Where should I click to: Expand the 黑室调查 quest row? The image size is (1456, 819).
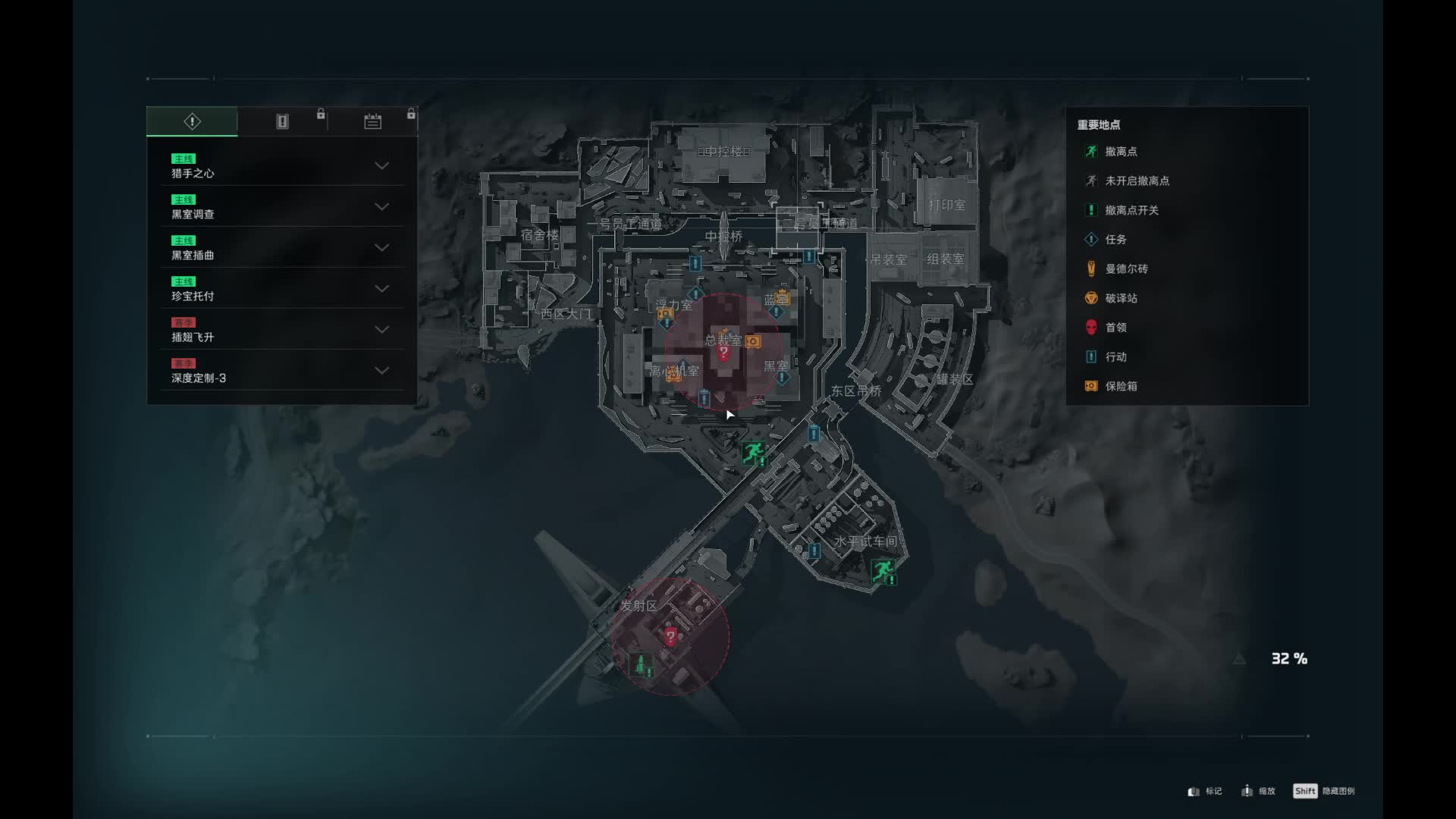click(281, 207)
